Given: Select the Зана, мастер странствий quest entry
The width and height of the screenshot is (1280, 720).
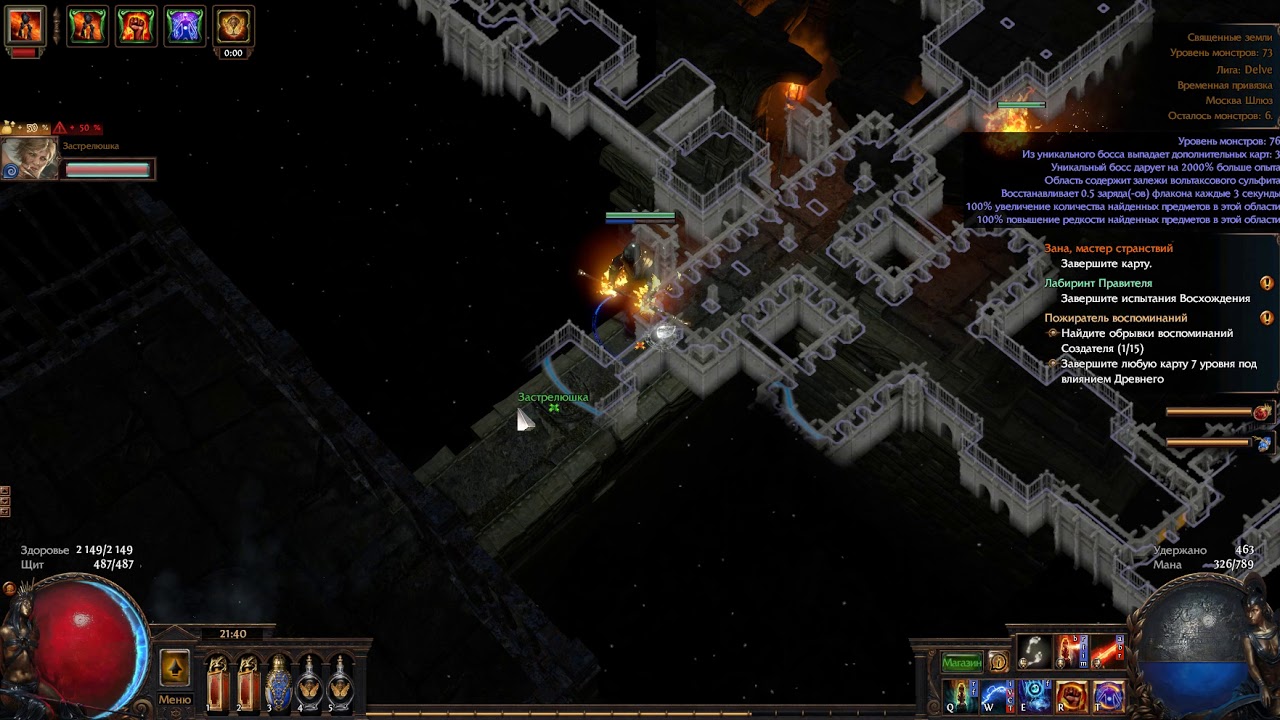Looking at the screenshot, I should (x=1108, y=248).
